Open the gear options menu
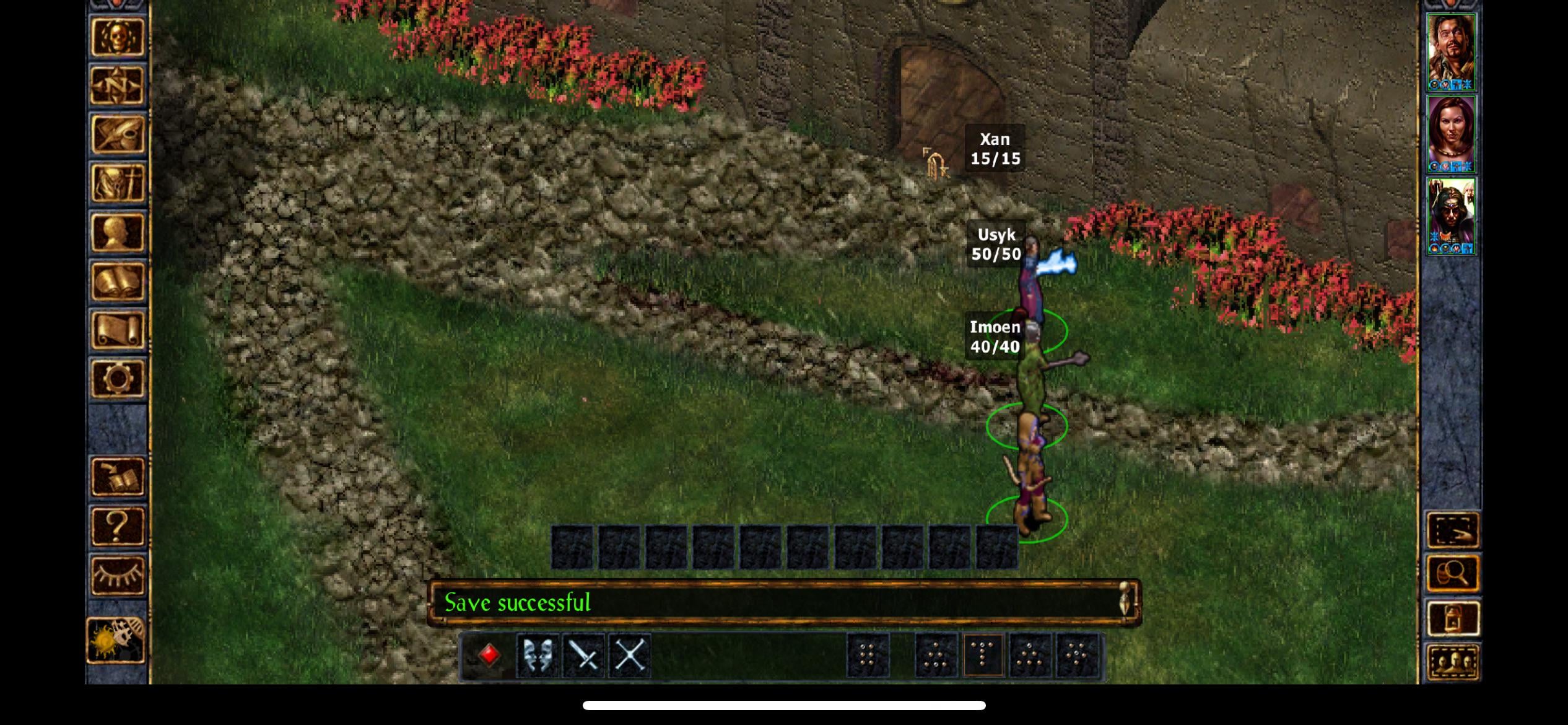 click(x=117, y=379)
